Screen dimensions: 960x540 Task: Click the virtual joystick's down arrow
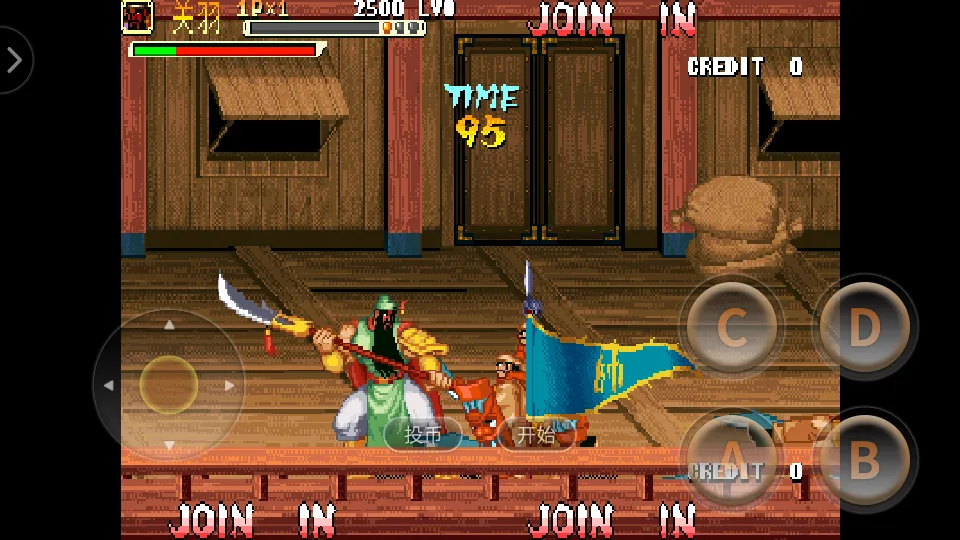pos(169,445)
